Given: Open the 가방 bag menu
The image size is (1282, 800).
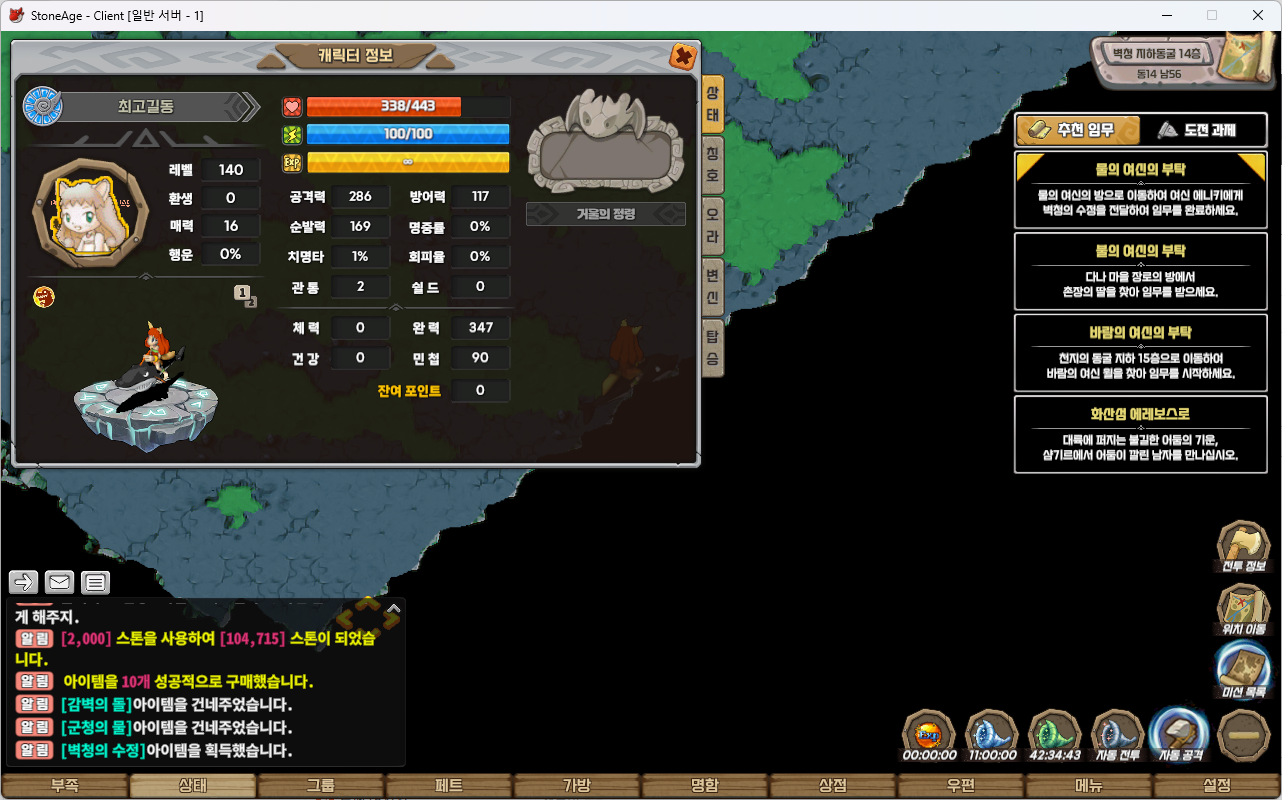Looking at the screenshot, I should pyautogui.click(x=577, y=786).
